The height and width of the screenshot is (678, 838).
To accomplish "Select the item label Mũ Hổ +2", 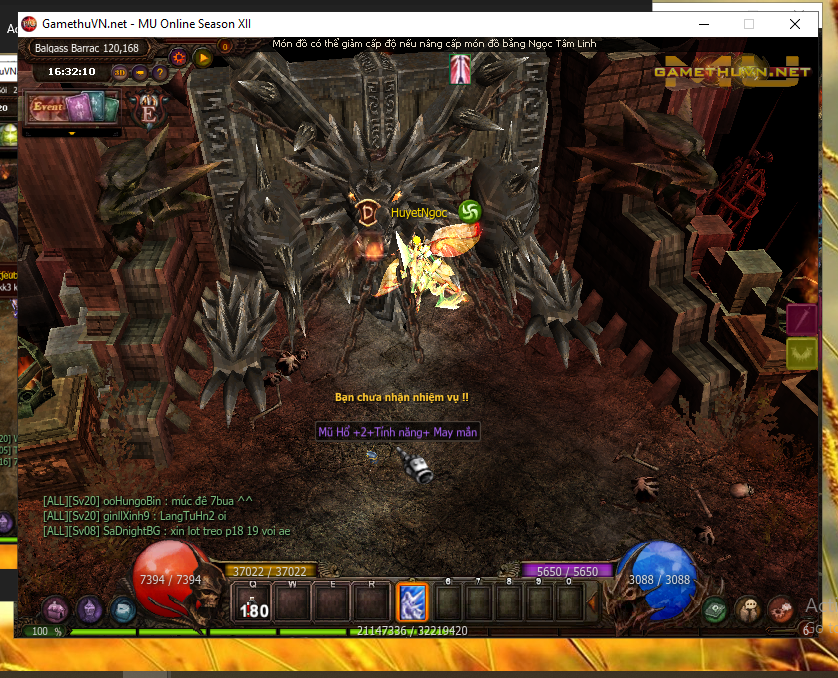I will 398,432.
